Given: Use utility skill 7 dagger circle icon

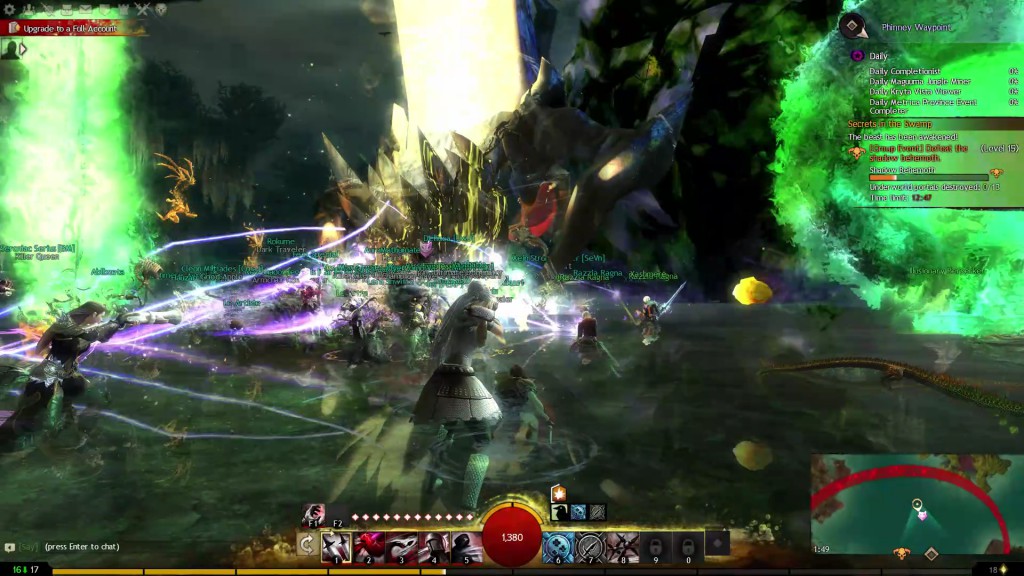Looking at the screenshot, I should tap(591, 547).
